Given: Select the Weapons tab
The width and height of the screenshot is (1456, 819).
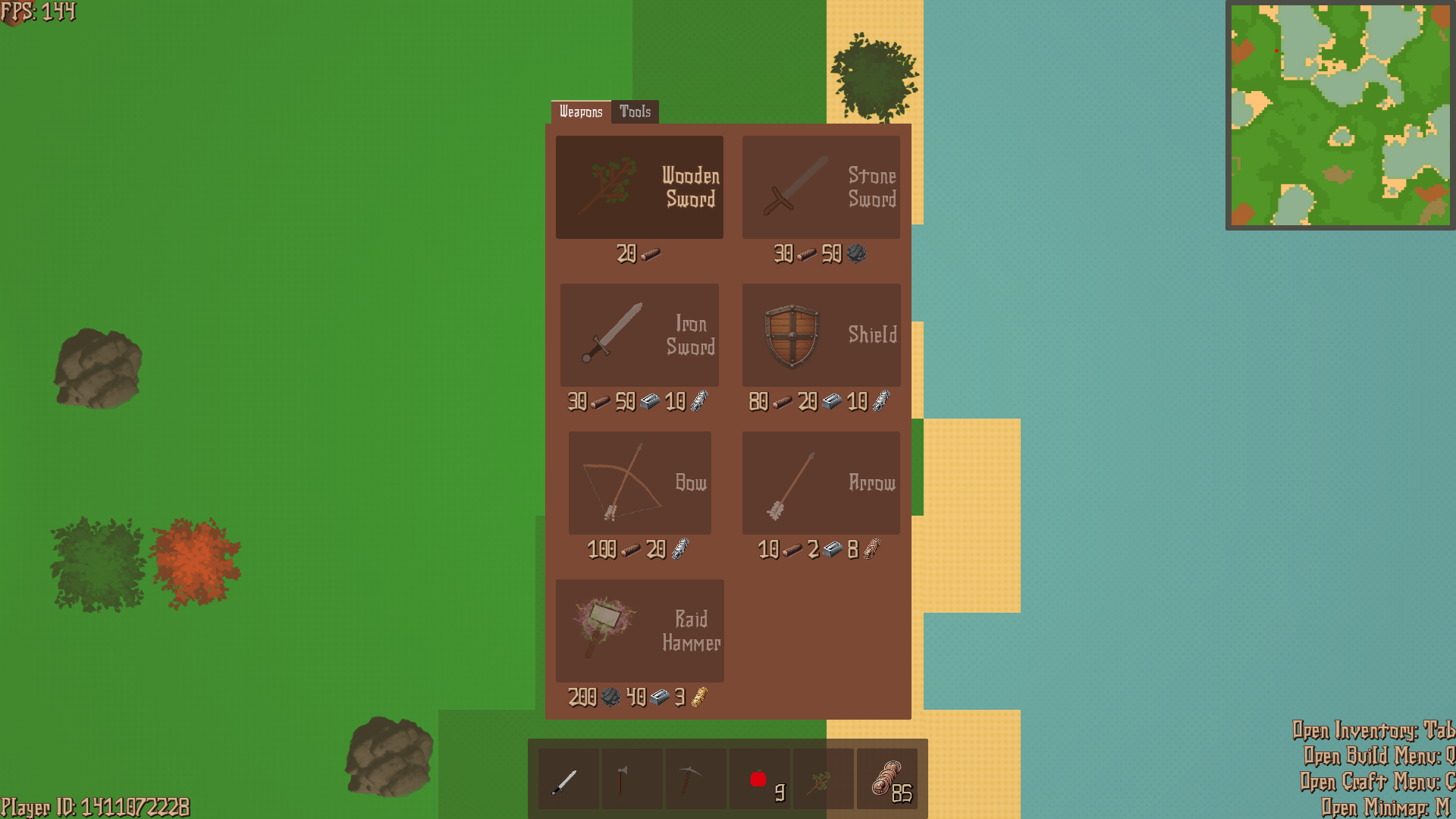Looking at the screenshot, I should click(582, 111).
